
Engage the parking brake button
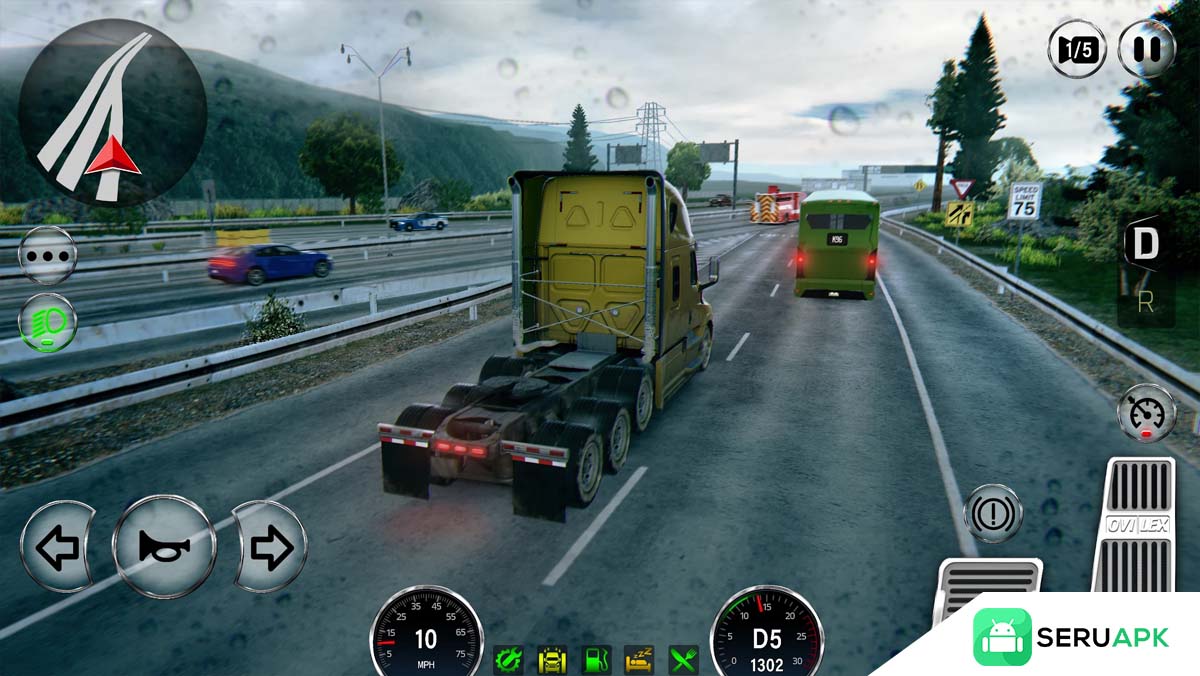click(992, 513)
